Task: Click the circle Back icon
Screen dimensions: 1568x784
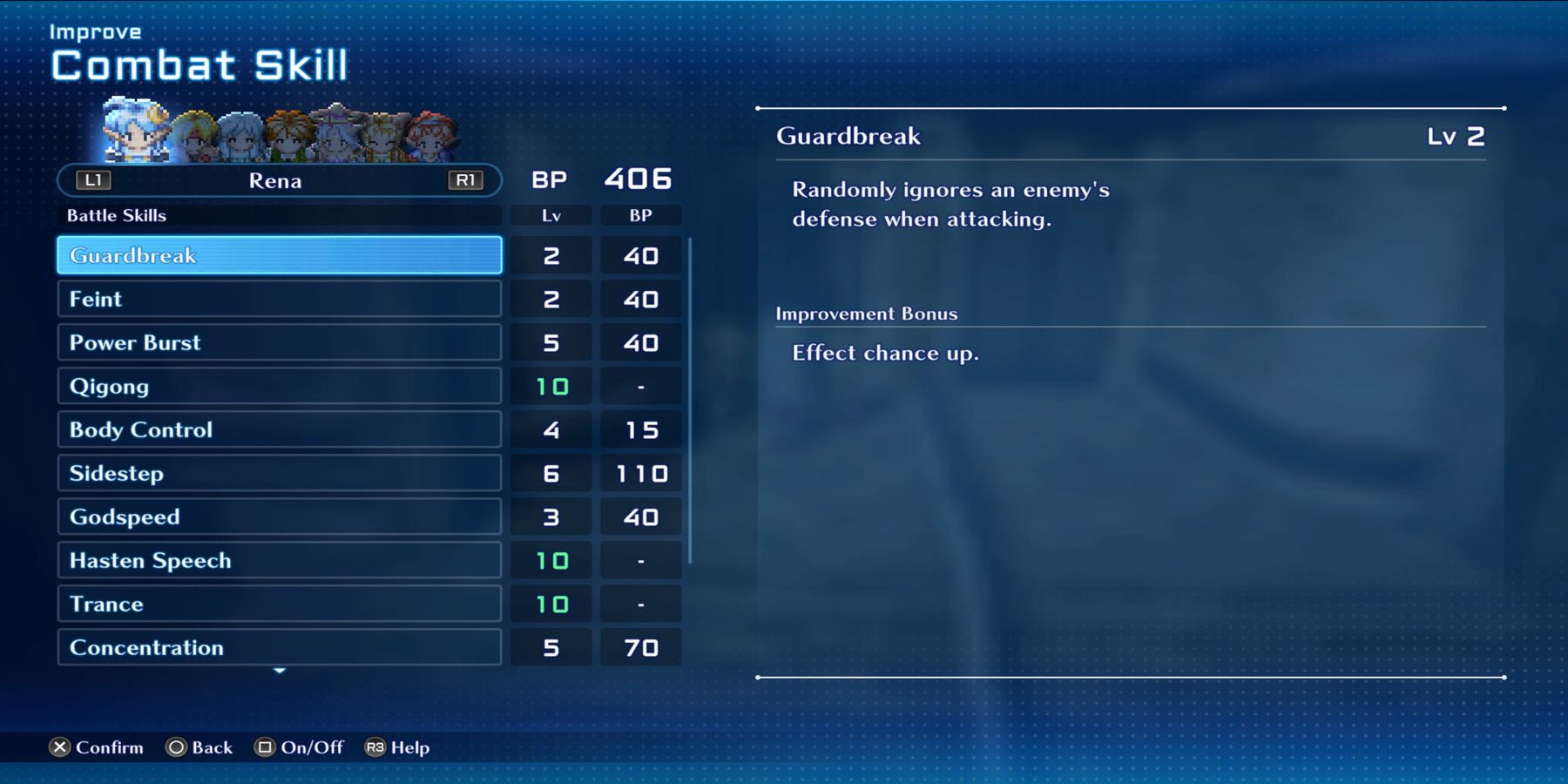Action: coord(177,747)
